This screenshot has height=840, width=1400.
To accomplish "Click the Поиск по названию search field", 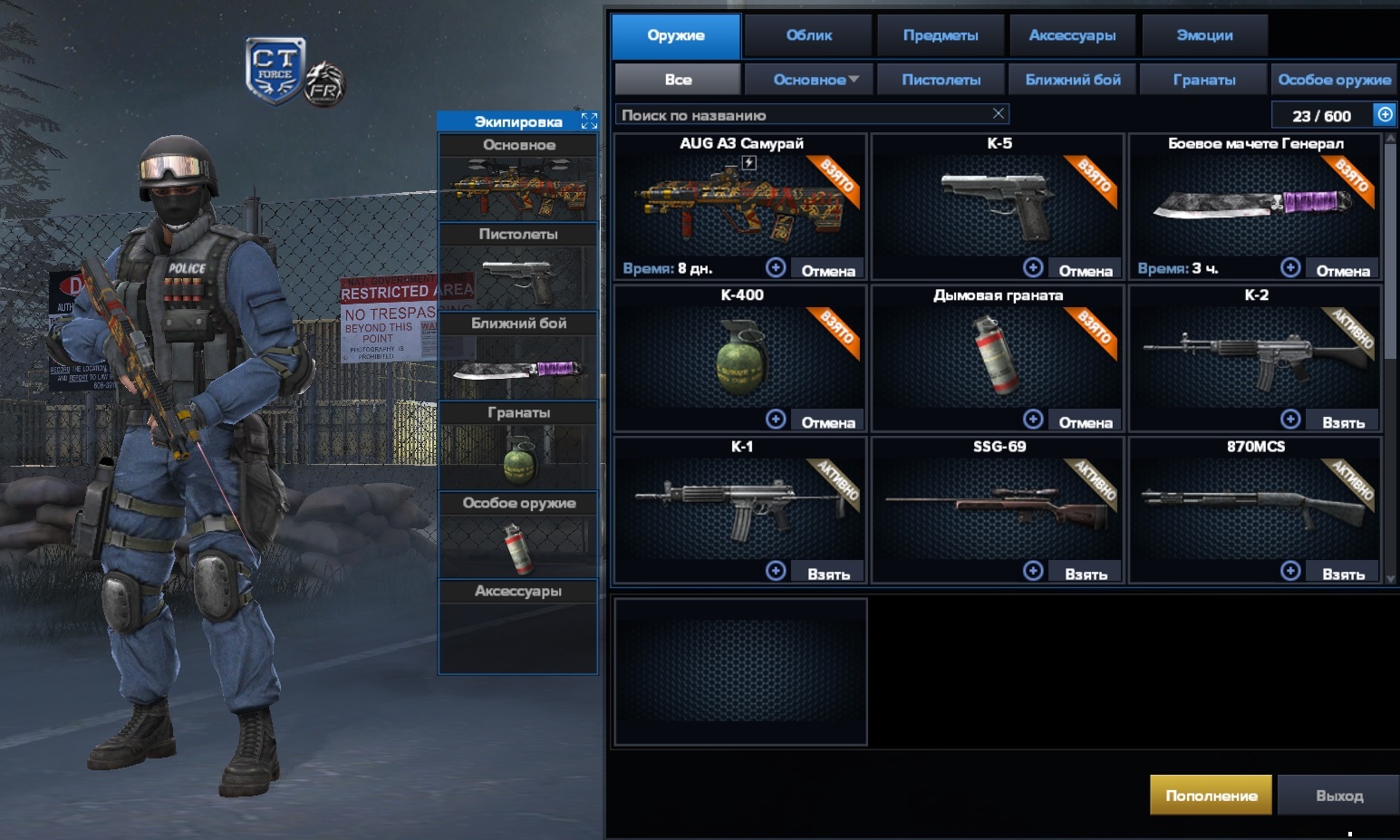I will [797, 115].
